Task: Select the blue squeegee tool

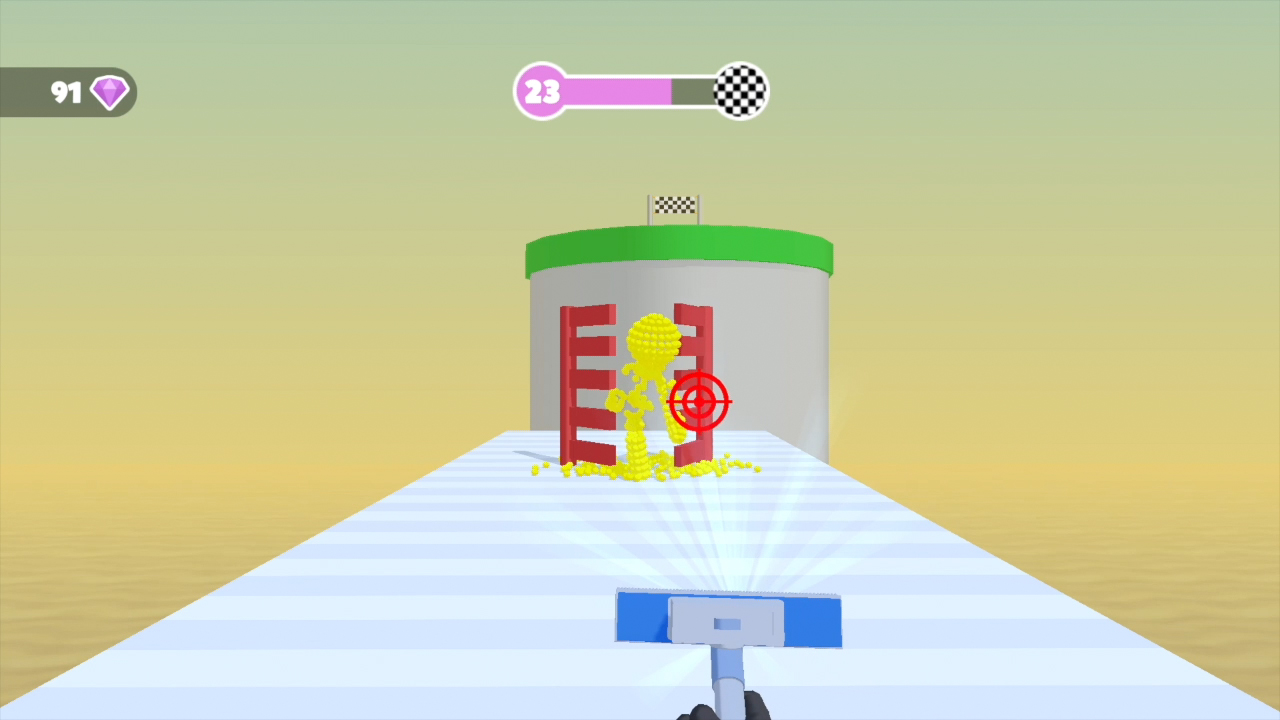Action: coord(728,620)
